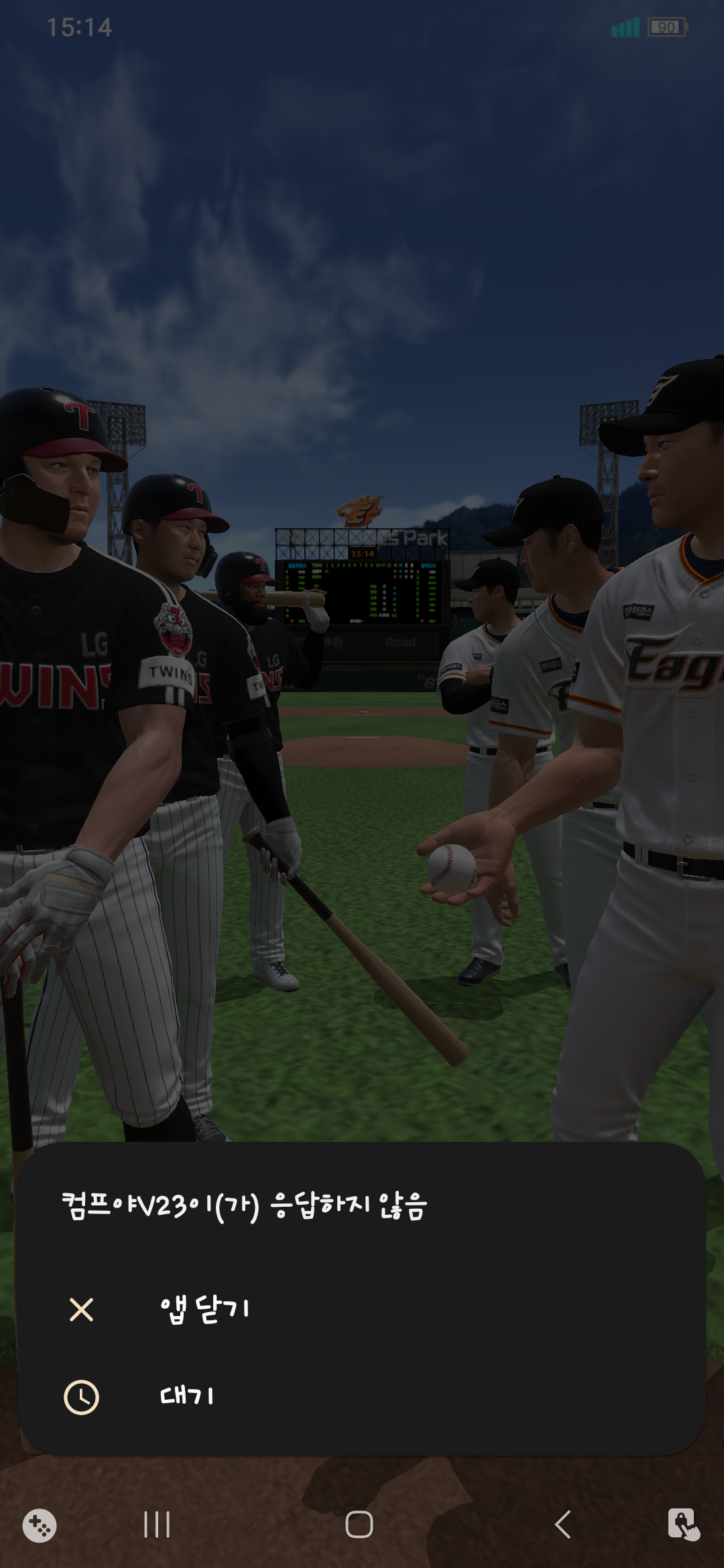Tap the Android home button

coord(359,1524)
